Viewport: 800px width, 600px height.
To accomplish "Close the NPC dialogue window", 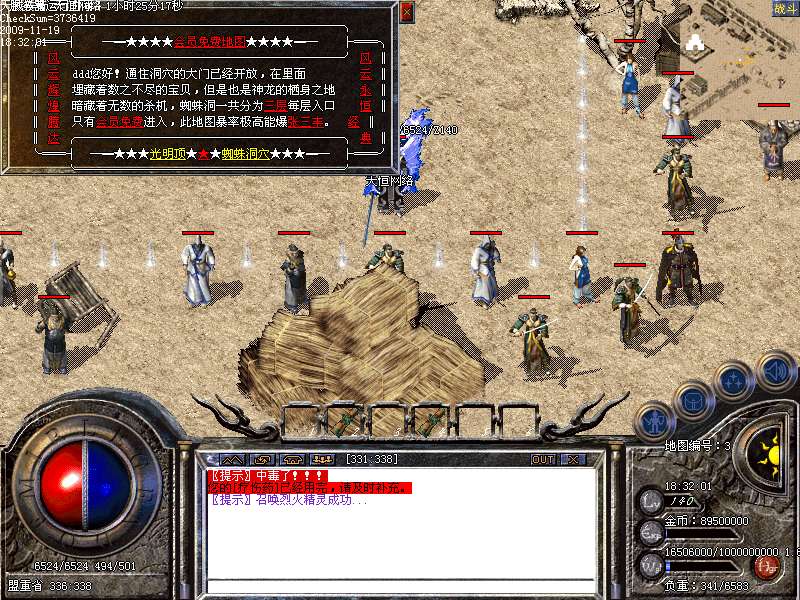I will point(406,12).
